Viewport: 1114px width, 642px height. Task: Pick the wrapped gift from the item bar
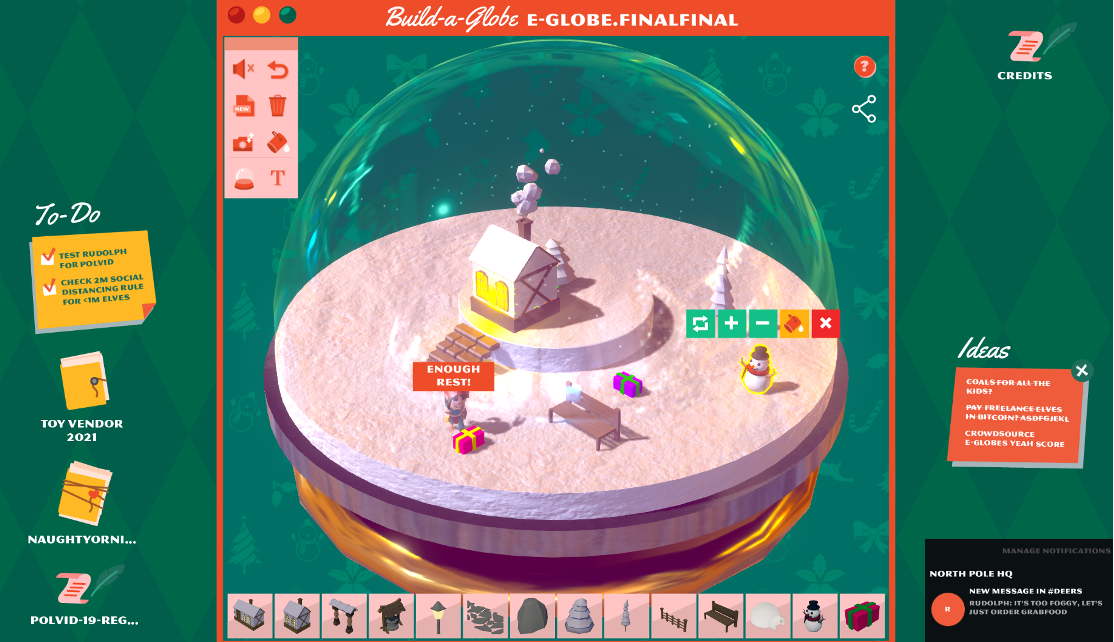(x=862, y=616)
